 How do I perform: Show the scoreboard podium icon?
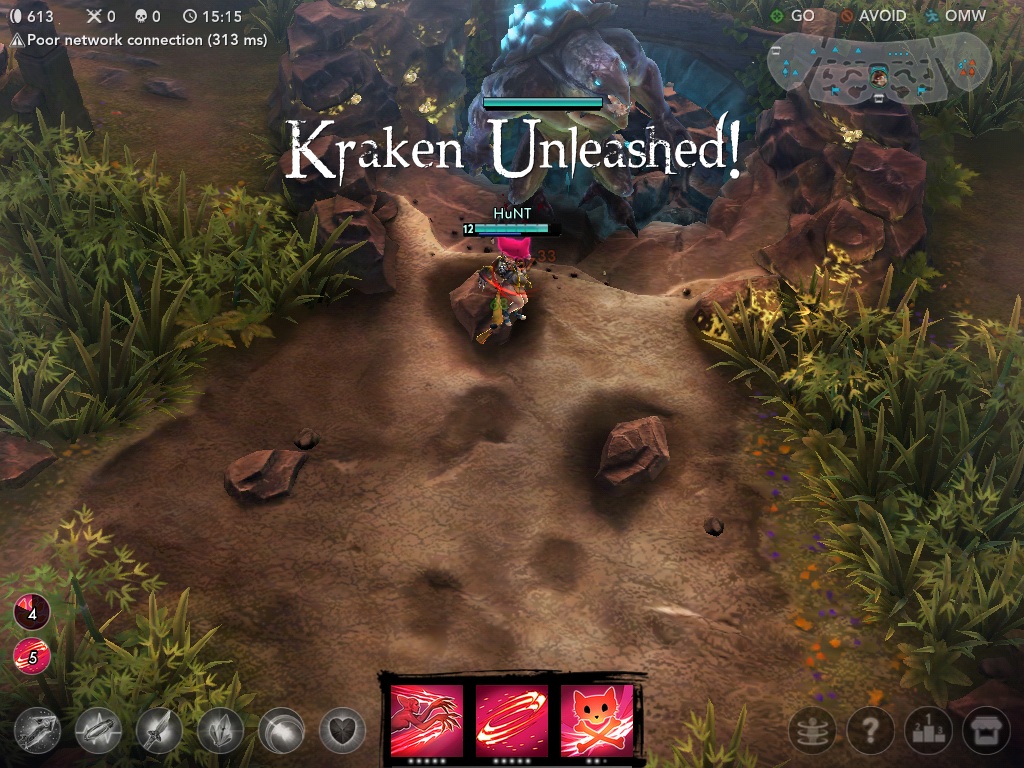tap(929, 732)
